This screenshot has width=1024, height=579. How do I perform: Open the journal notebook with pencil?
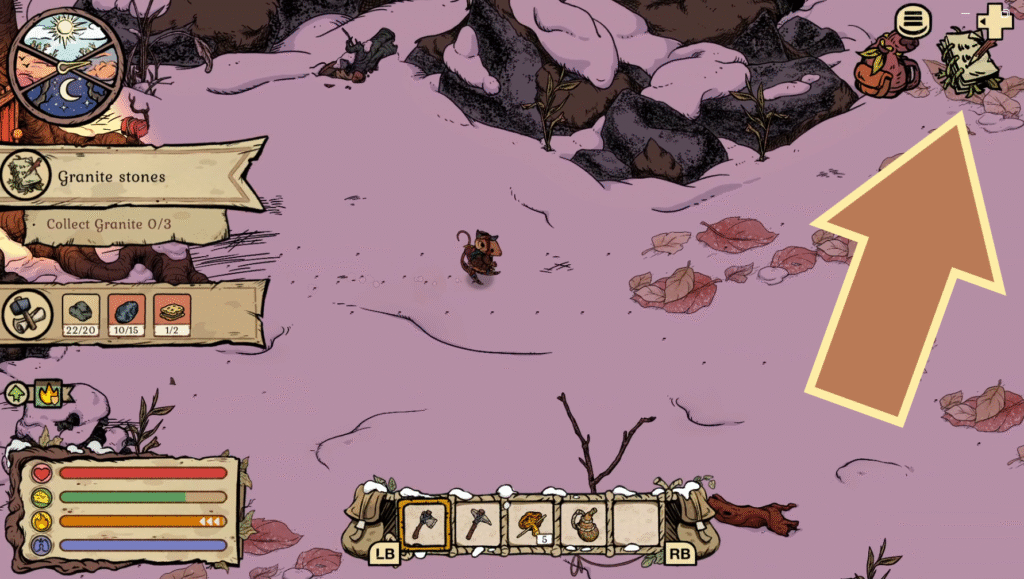pyautogui.click(x=968, y=60)
